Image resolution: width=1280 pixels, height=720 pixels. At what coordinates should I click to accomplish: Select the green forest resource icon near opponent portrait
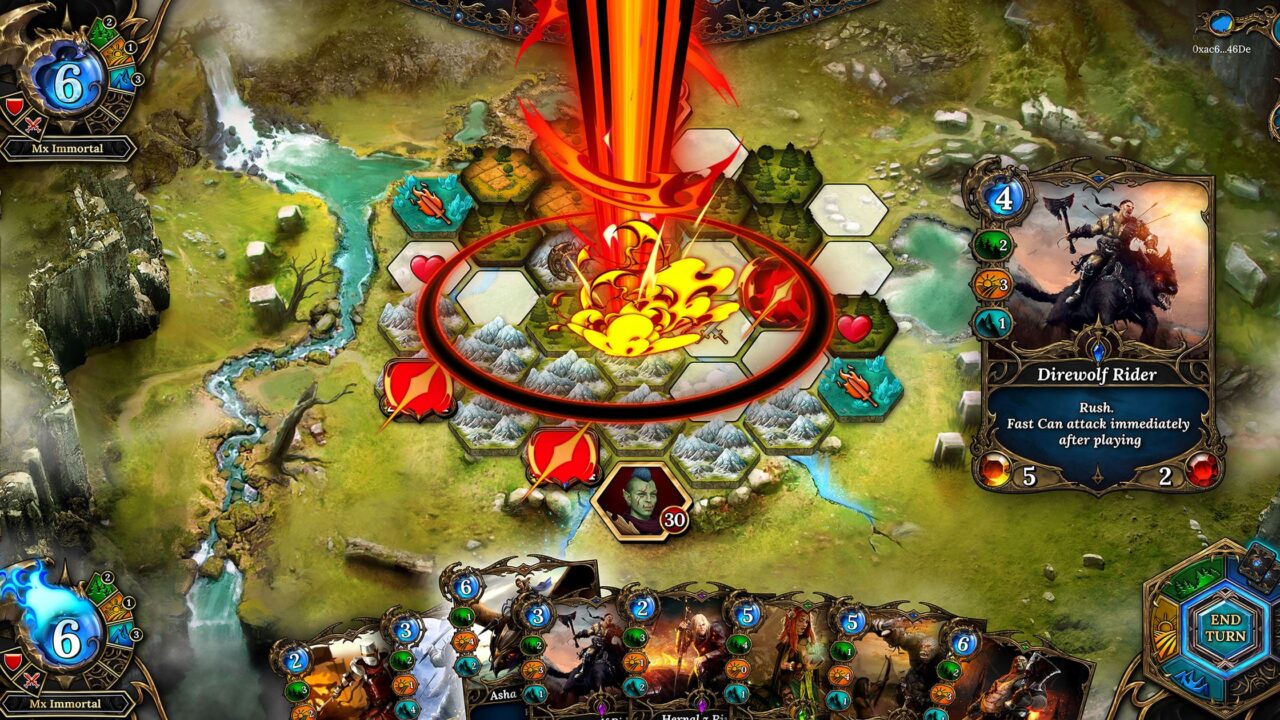pyautogui.click(x=103, y=31)
